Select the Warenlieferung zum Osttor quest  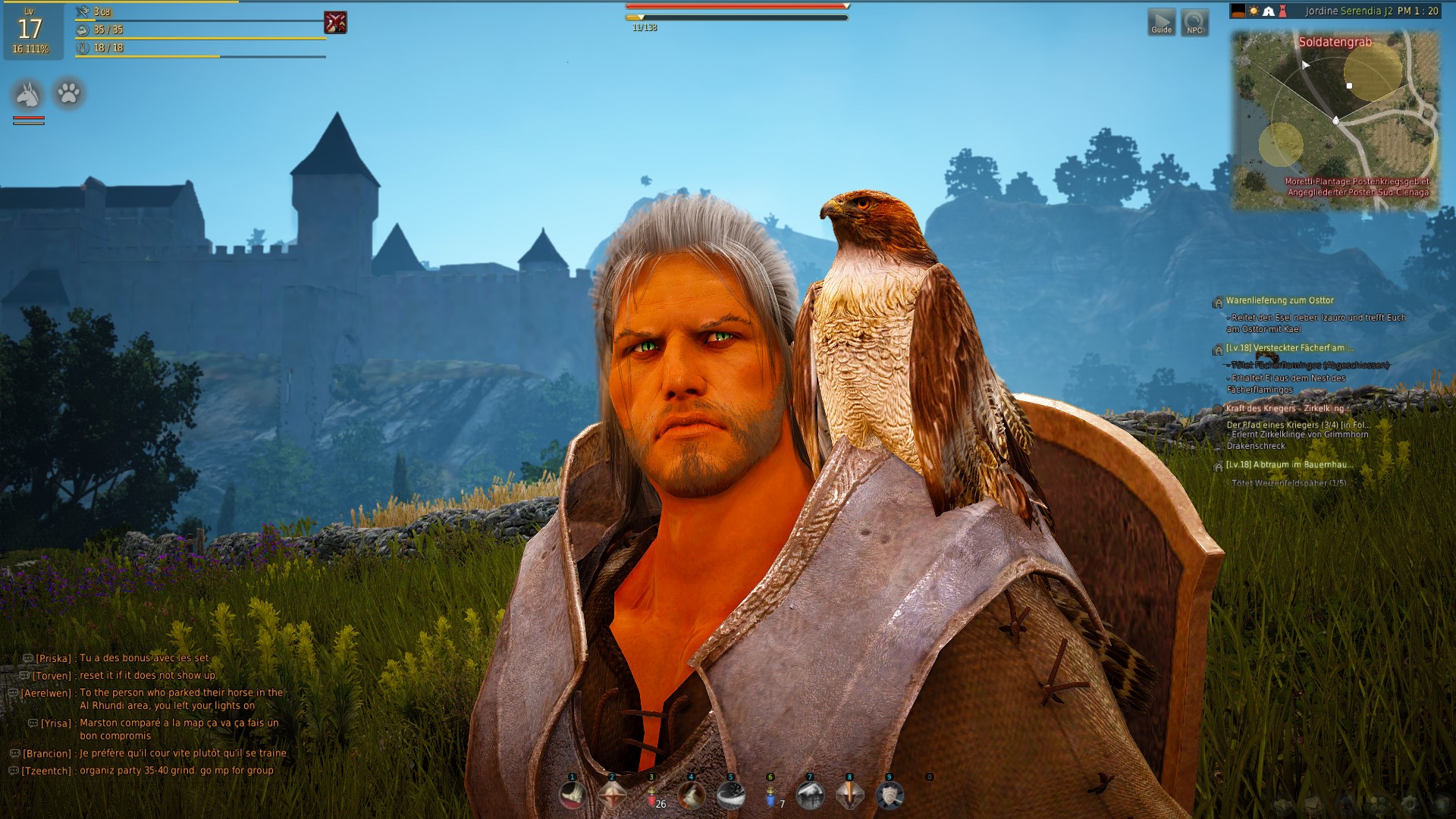point(1279,301)
